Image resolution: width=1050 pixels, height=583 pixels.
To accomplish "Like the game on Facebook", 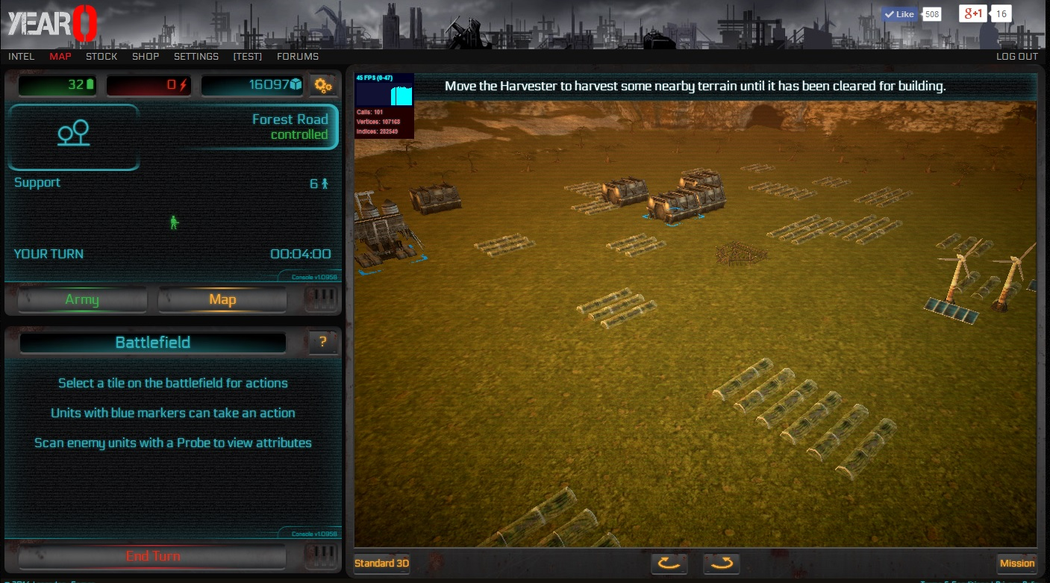I will tap(899, 14).
